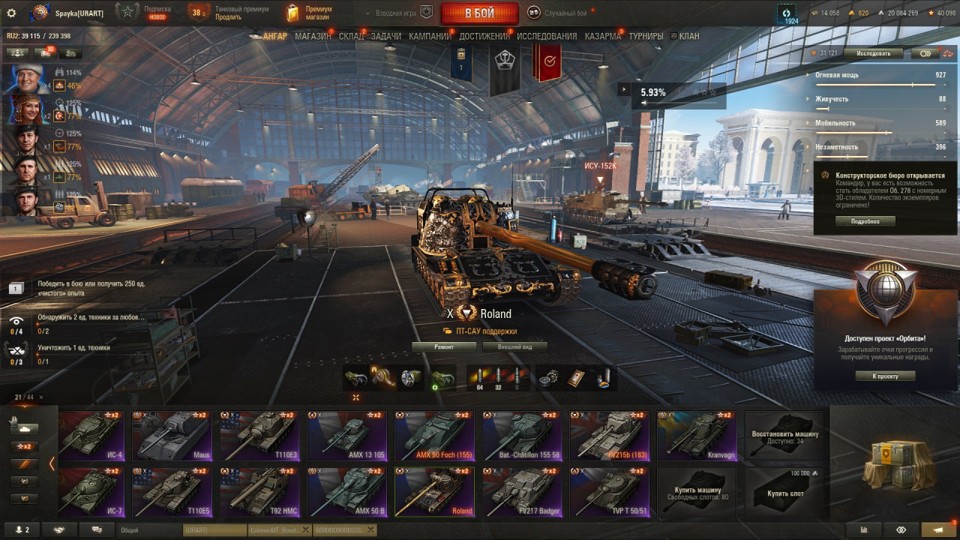Open the «КАЗАРМА» barracks tab
Screen dimensions: 960x540
coord(603,36)
